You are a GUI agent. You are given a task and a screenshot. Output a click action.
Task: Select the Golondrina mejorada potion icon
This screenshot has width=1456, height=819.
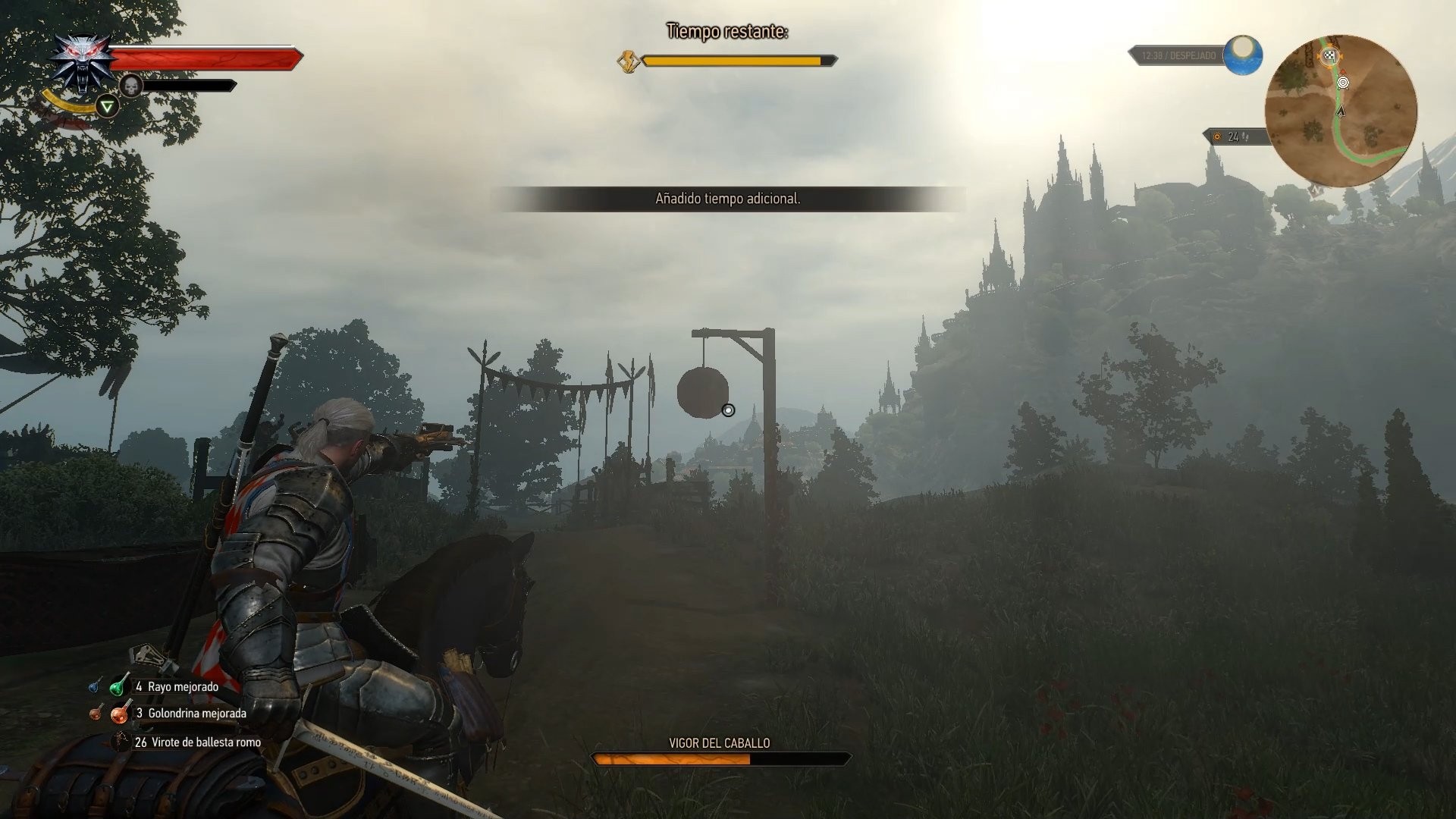[x=120, y=714]
